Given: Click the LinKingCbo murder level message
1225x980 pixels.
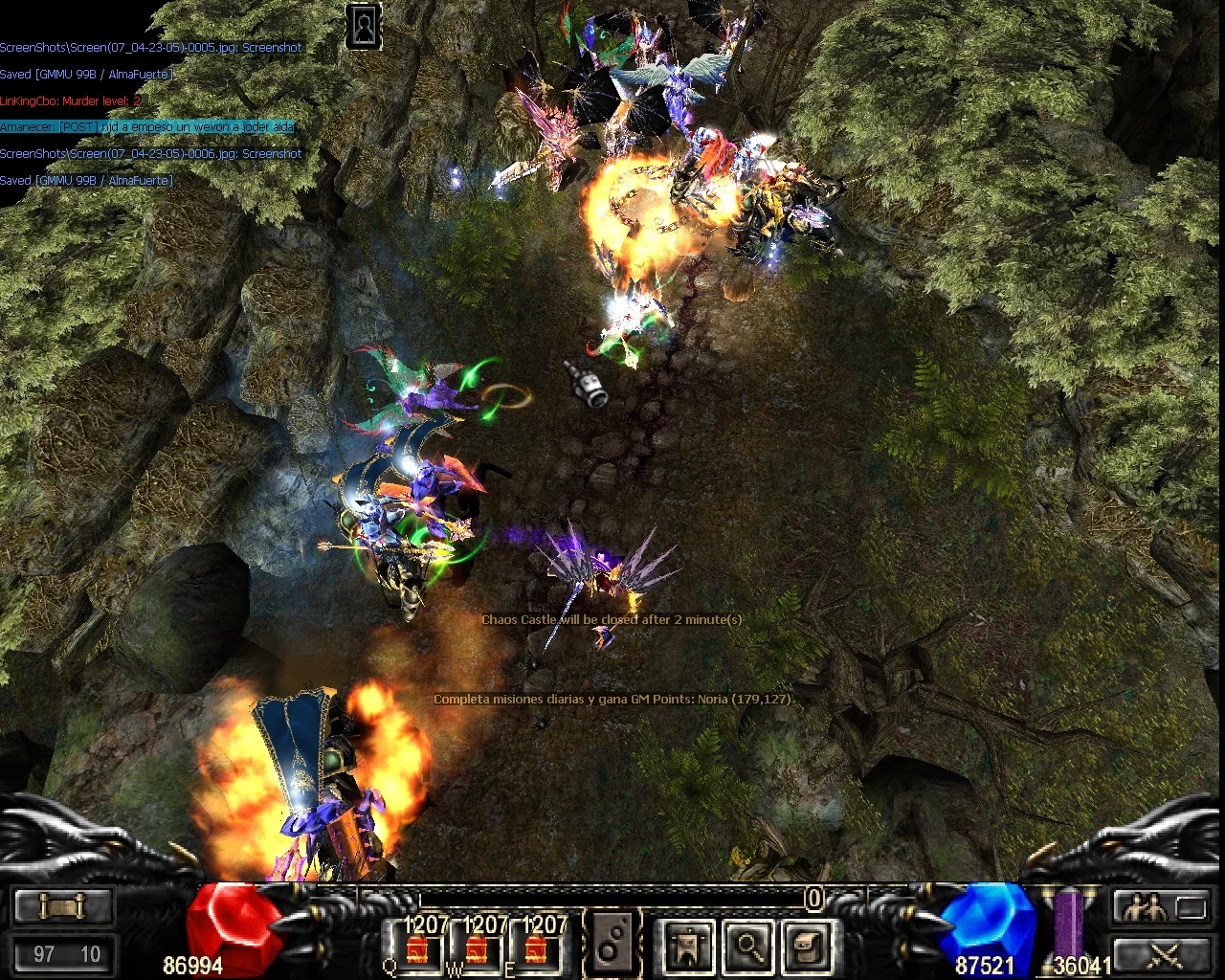Looking at the screenshot, I should (x=71, y=100).
